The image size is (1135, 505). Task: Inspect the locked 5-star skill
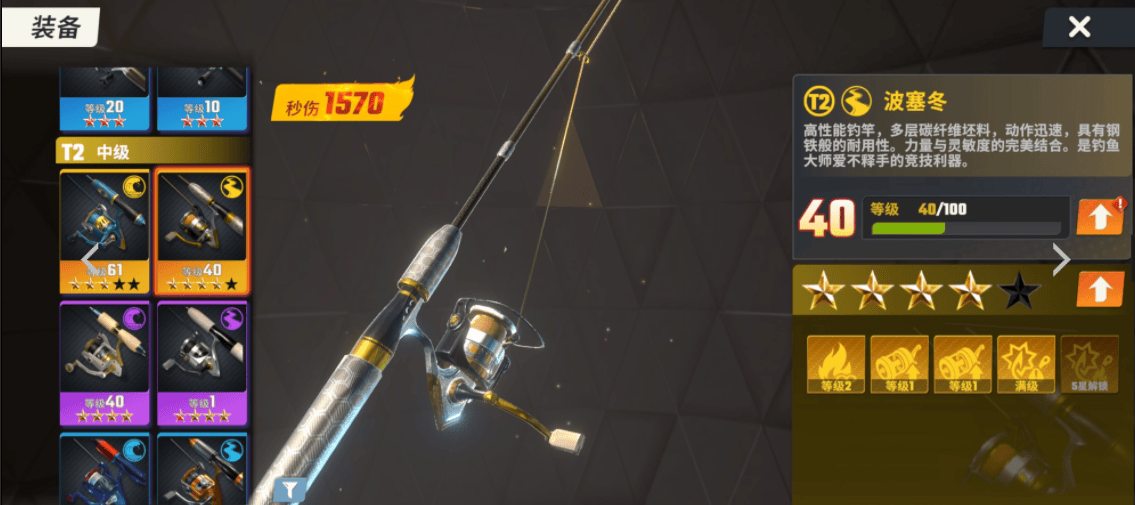[x=1089, y=364]
